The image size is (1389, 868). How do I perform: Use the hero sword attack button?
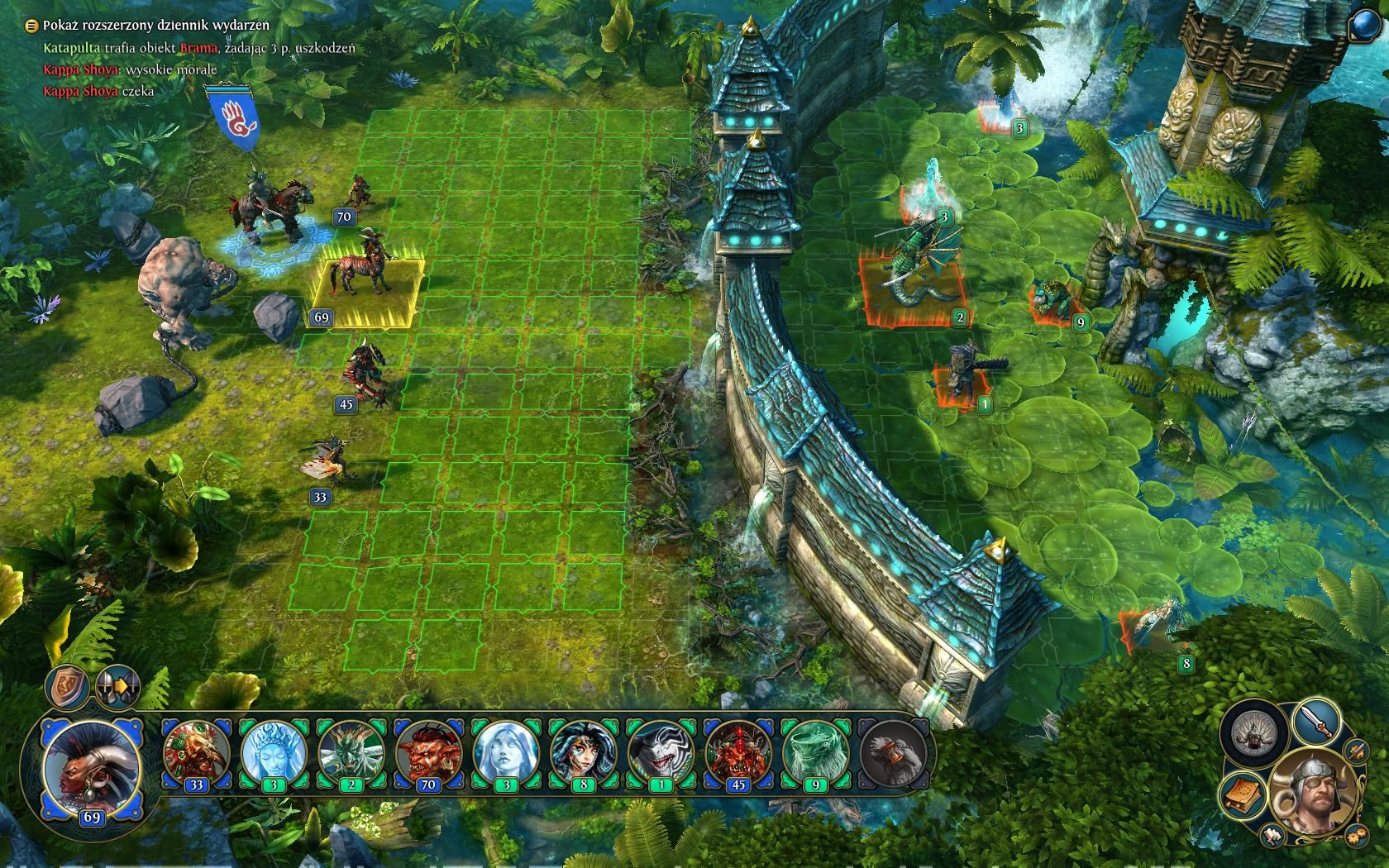pos(1317,722)
